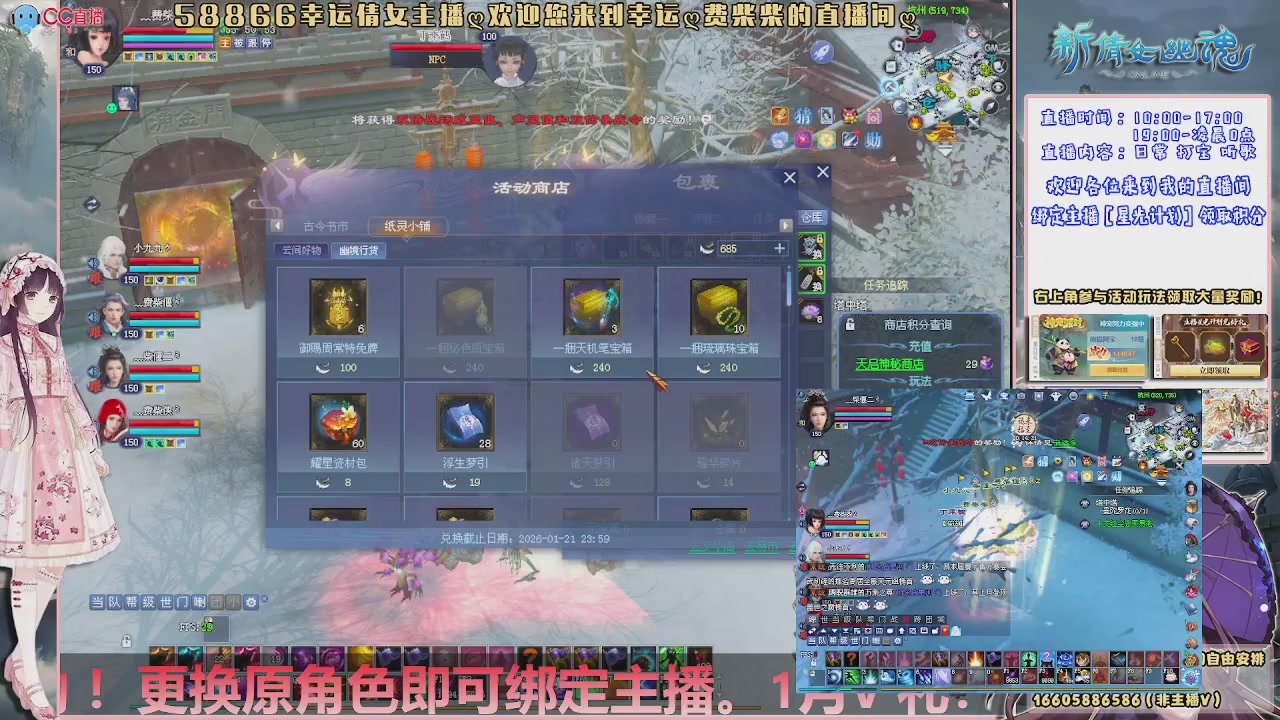
Task: Toggle the padlock on 商店积分查询 panel
Action: pos(851,324)
